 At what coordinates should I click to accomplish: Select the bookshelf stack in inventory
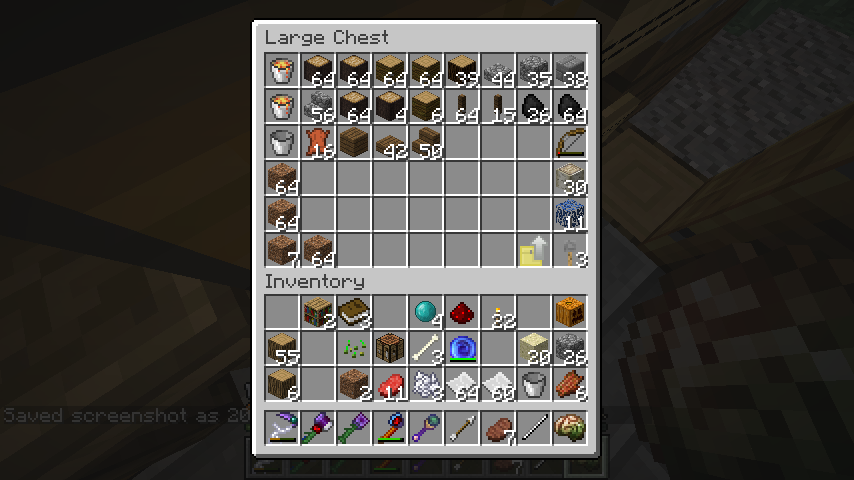click(x=317, y=312)
